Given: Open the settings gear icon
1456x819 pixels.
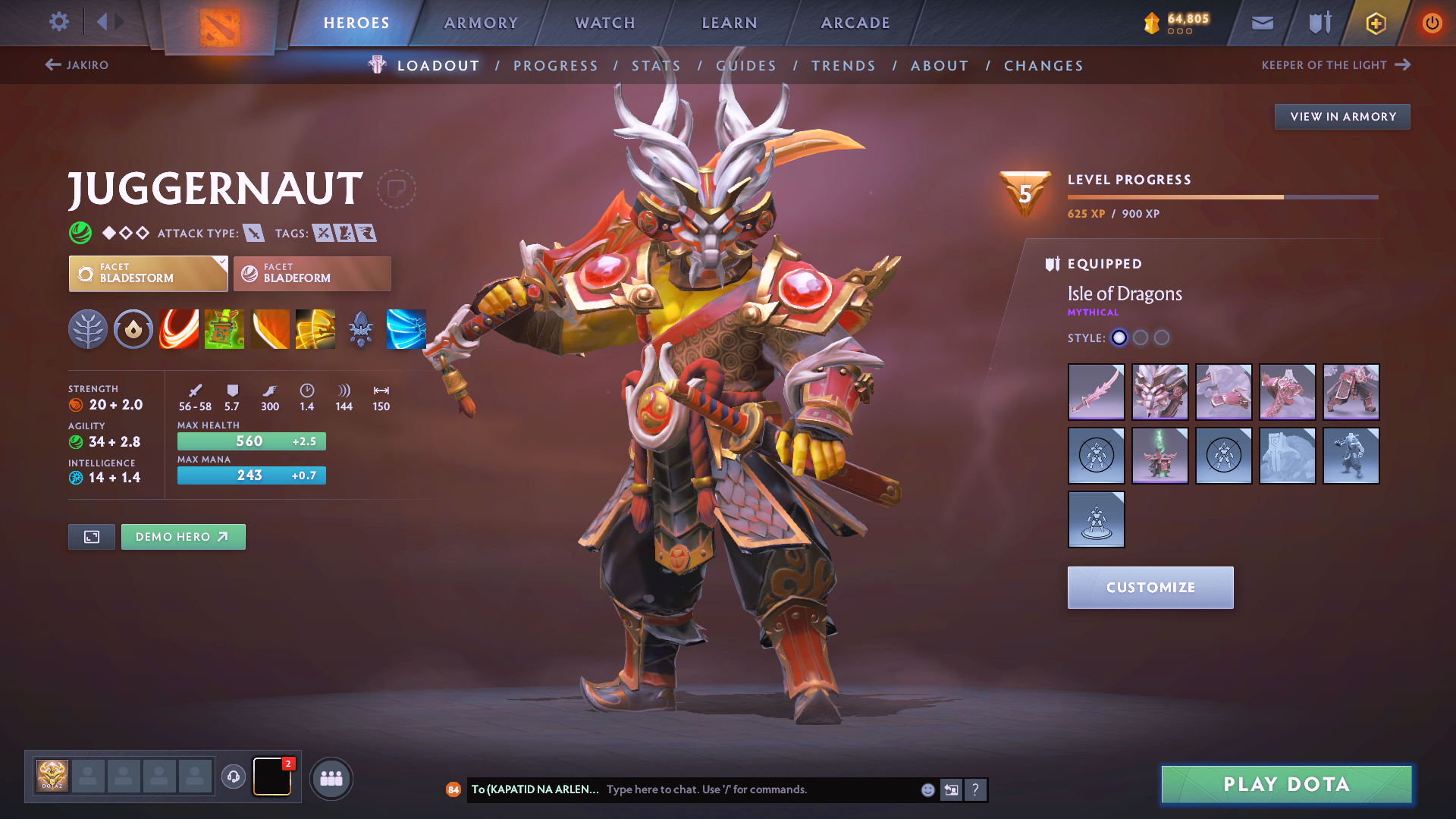Looking at the screenshot, I should coord(58,22).
